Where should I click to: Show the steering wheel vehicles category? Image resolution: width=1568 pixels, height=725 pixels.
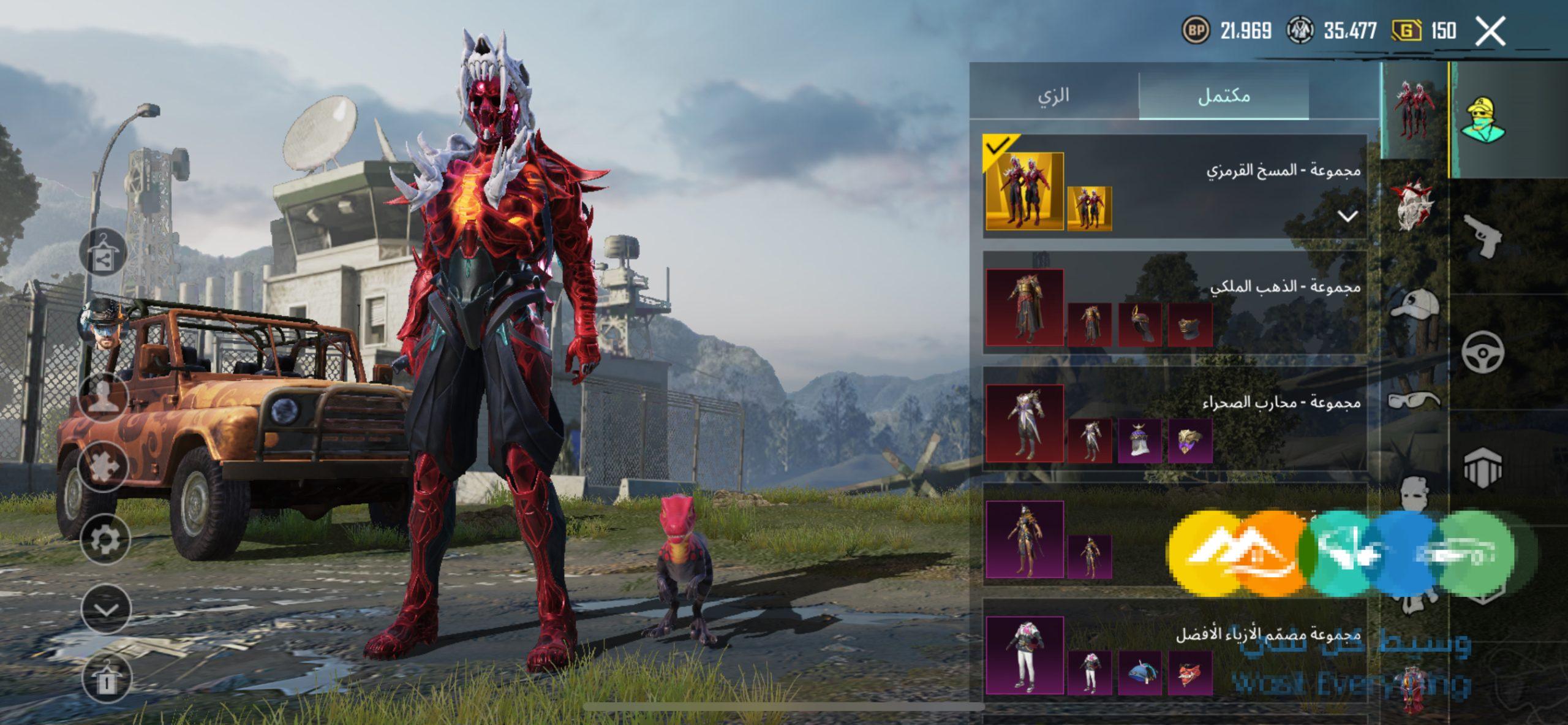click(x=1483, y=352)
